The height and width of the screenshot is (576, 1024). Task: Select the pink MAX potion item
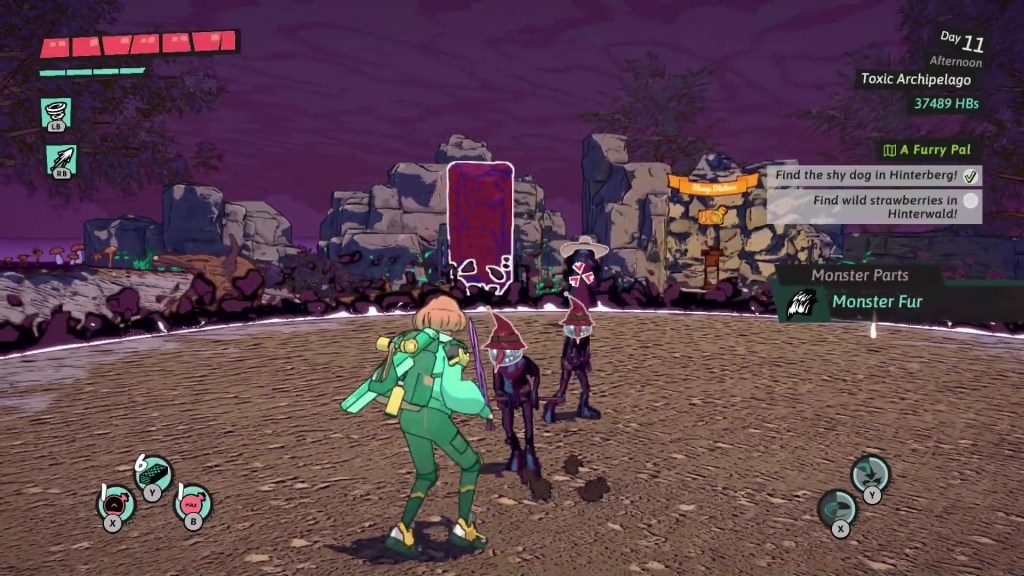coord(192,502)
